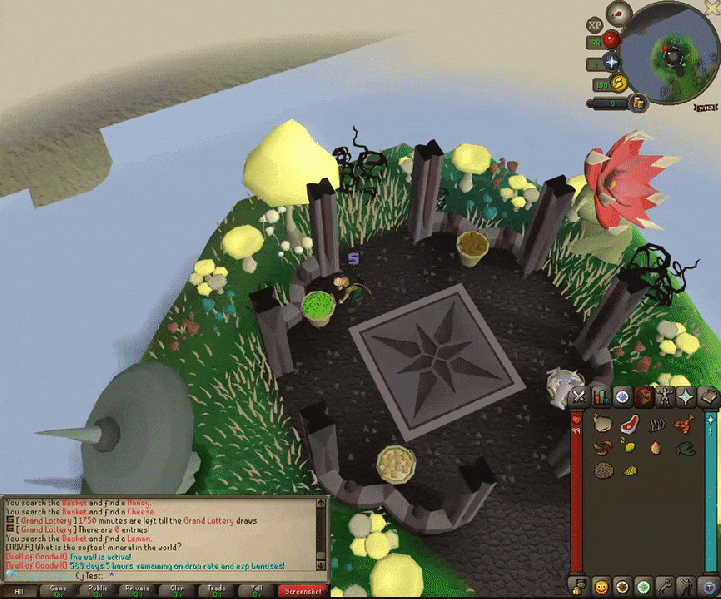Show All chat messages tab
Viewport: 721px width, 599px height.
18,591
